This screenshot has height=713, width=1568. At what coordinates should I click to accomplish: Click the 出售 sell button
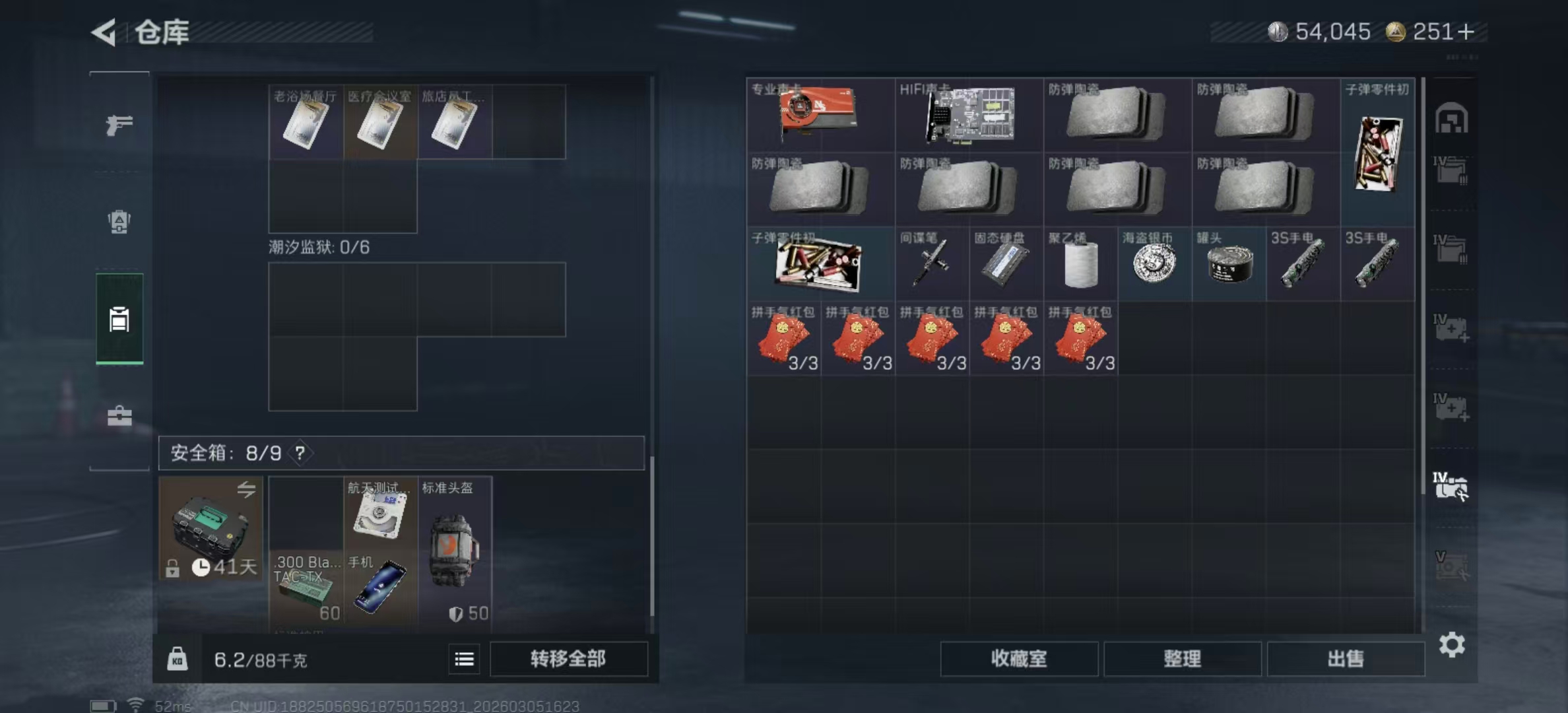point(1346,660)
